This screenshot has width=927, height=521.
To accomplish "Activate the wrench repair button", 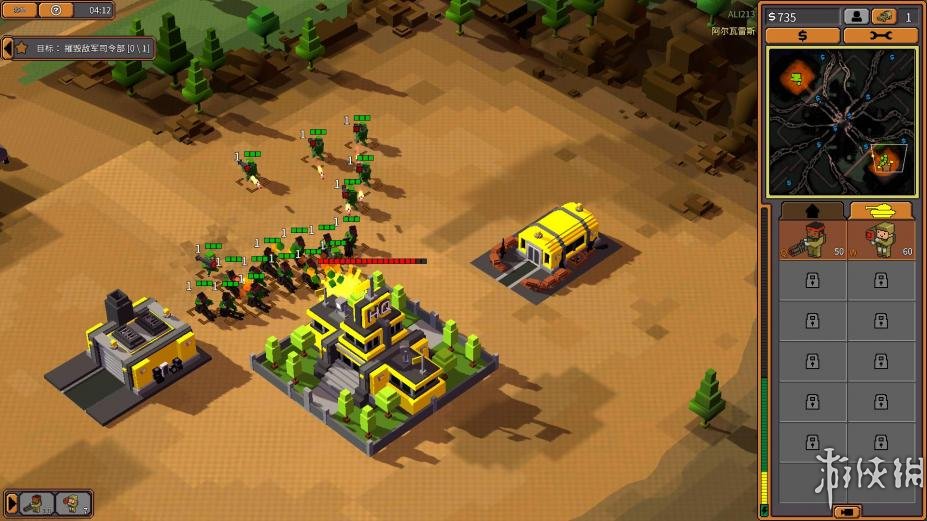I will [880, 36].
